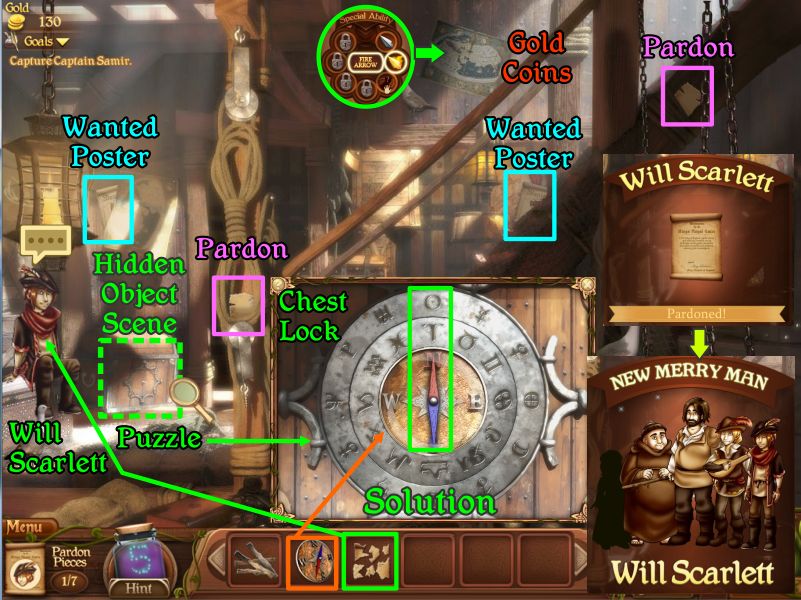
Task: Select the arrows bundle inventory slot
Action: coord(254,561)
